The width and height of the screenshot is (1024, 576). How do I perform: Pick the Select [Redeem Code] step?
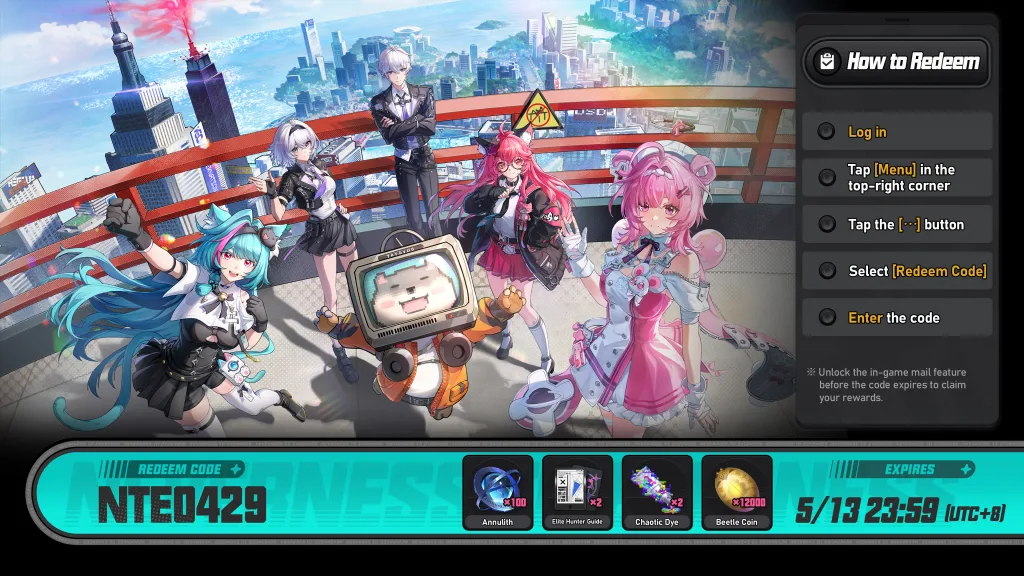897,271
